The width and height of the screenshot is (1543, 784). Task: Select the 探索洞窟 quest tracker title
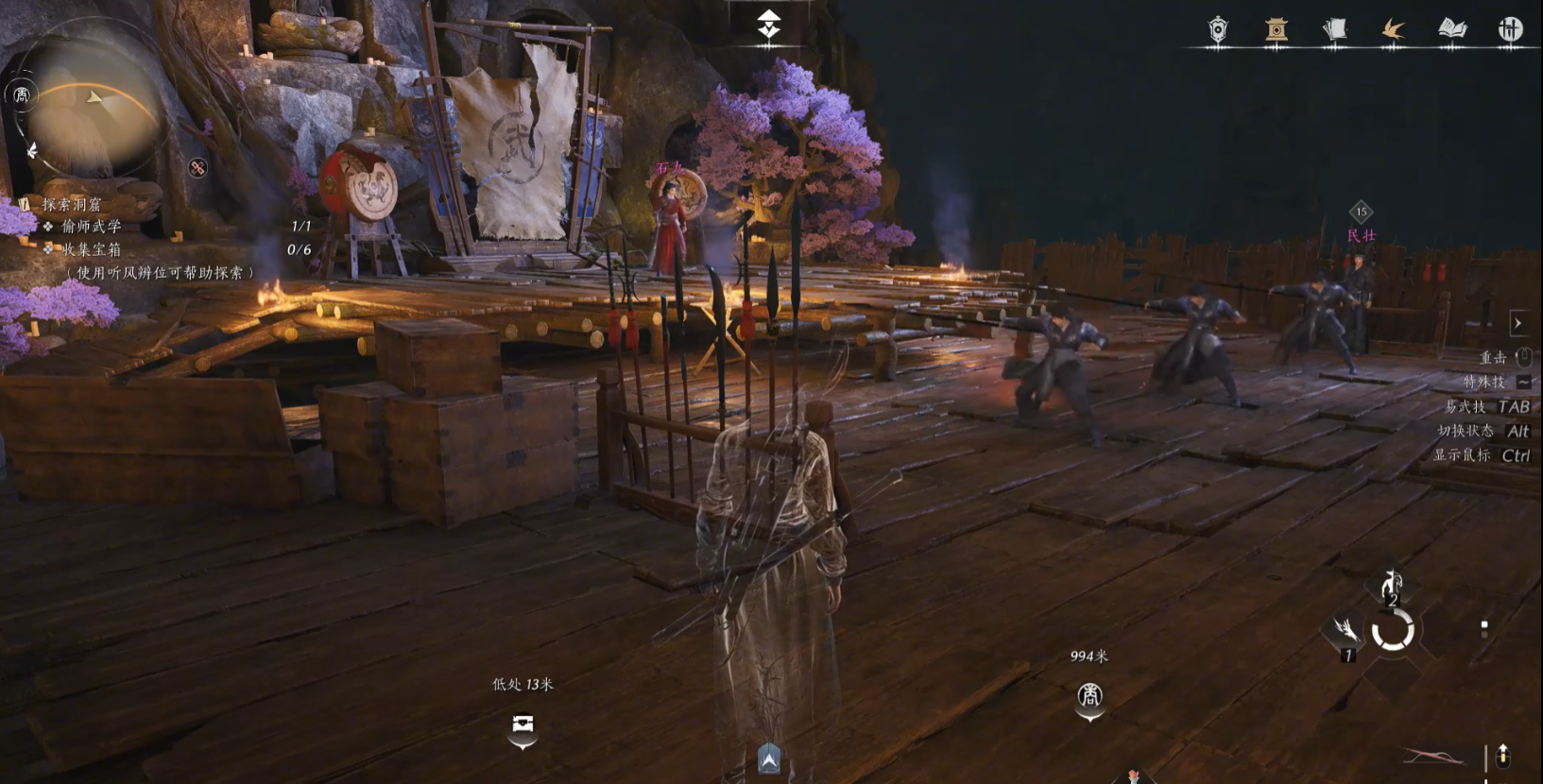point(72,204)
